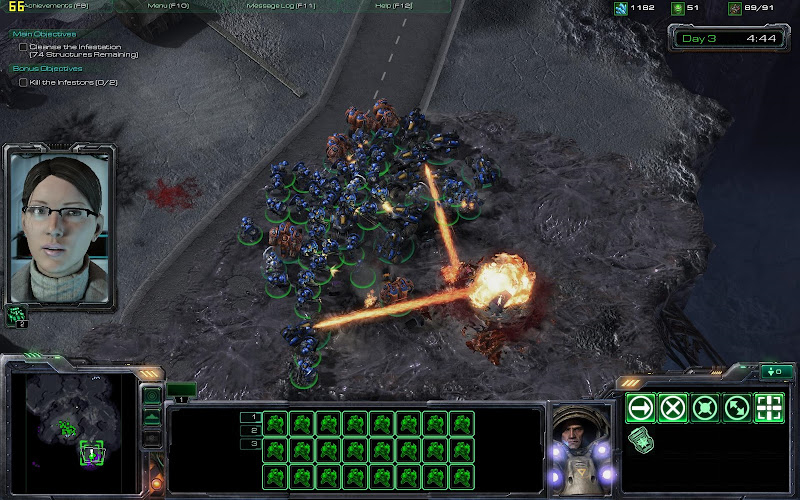The width and height of the screenshot is (800, 500).
Task: Switch to selection page 1
Action: [x=254, y=416]
